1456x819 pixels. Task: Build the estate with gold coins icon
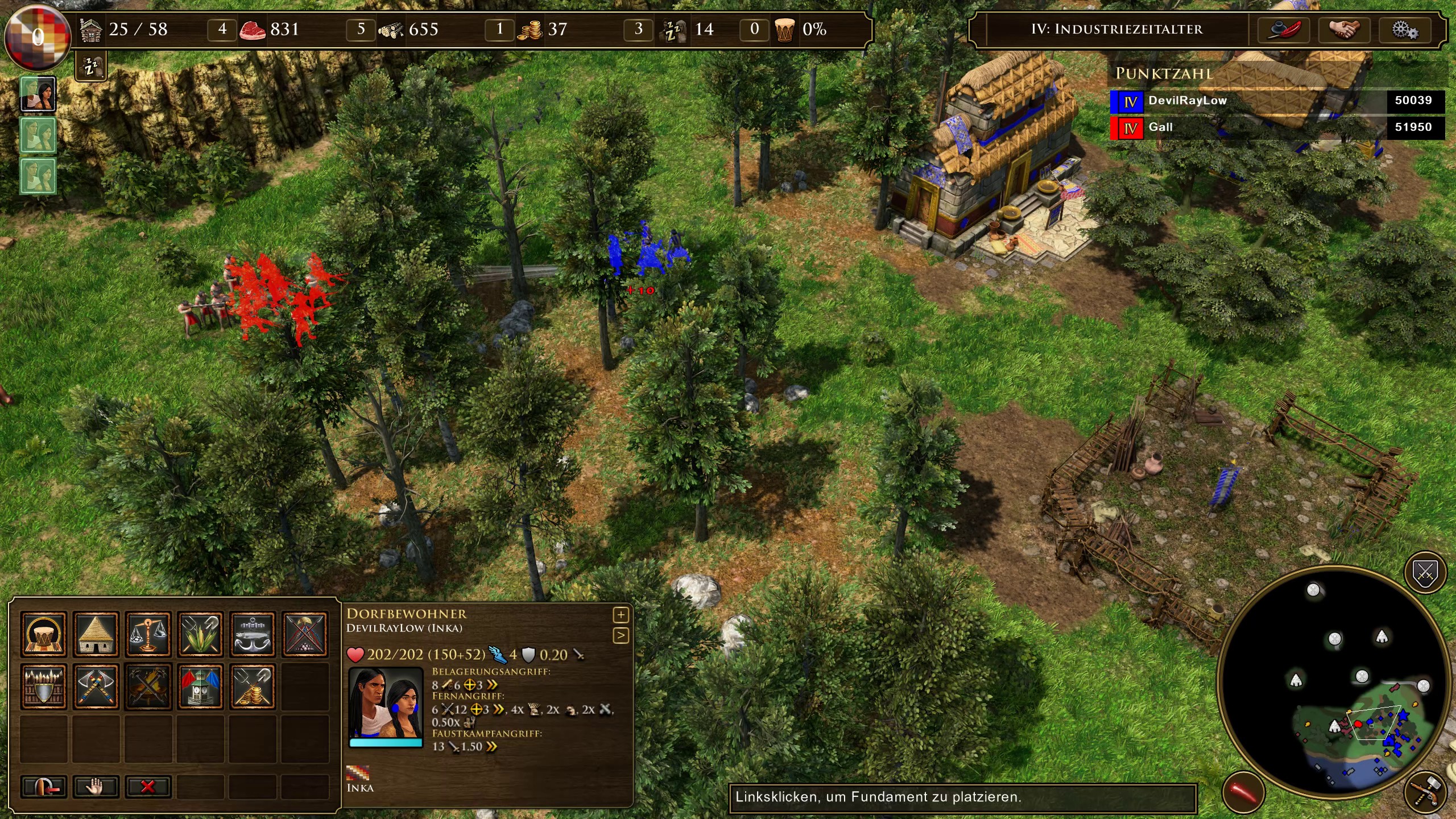coord(253,686)
